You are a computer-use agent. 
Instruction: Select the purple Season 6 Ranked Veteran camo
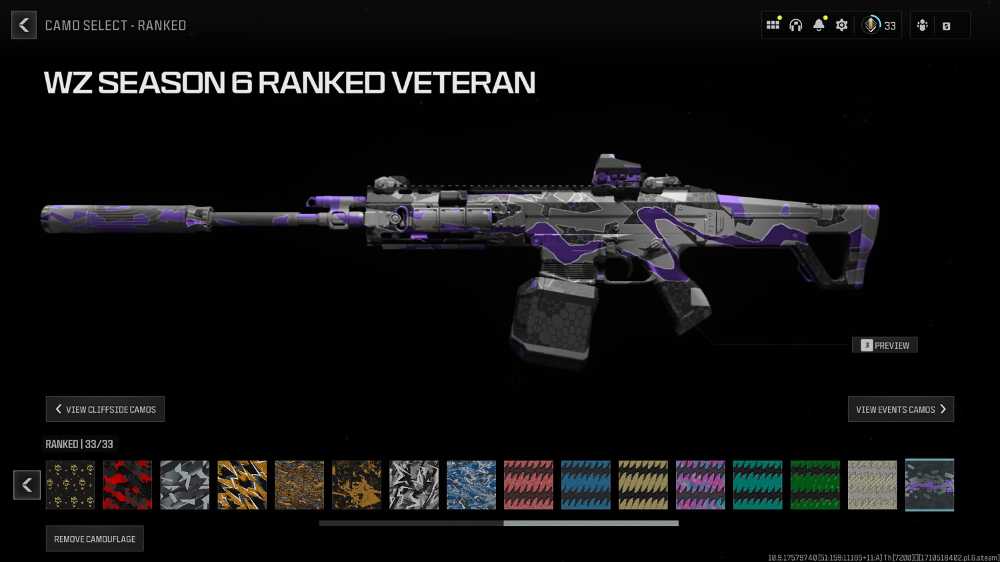(929, 485)
